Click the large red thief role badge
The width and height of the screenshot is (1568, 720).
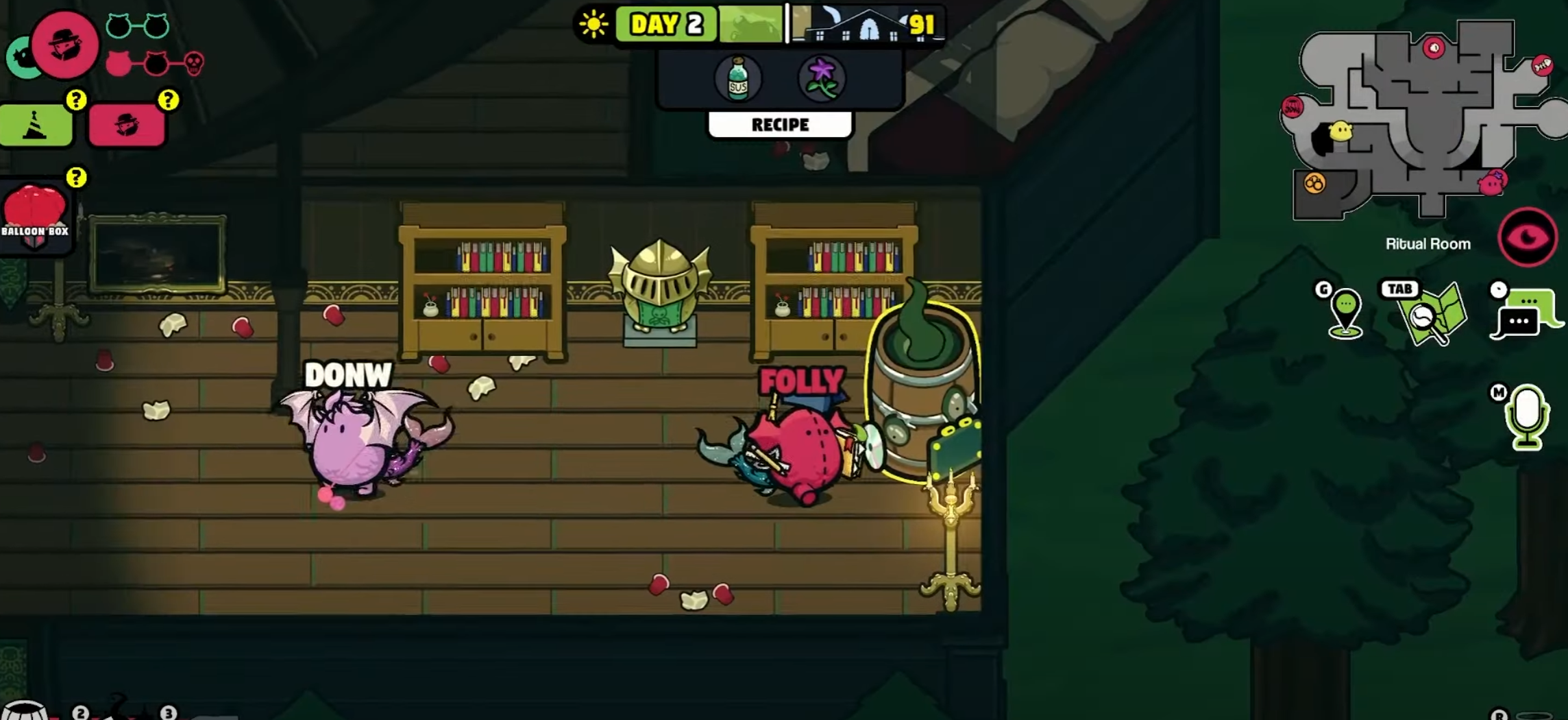(65, 45)
